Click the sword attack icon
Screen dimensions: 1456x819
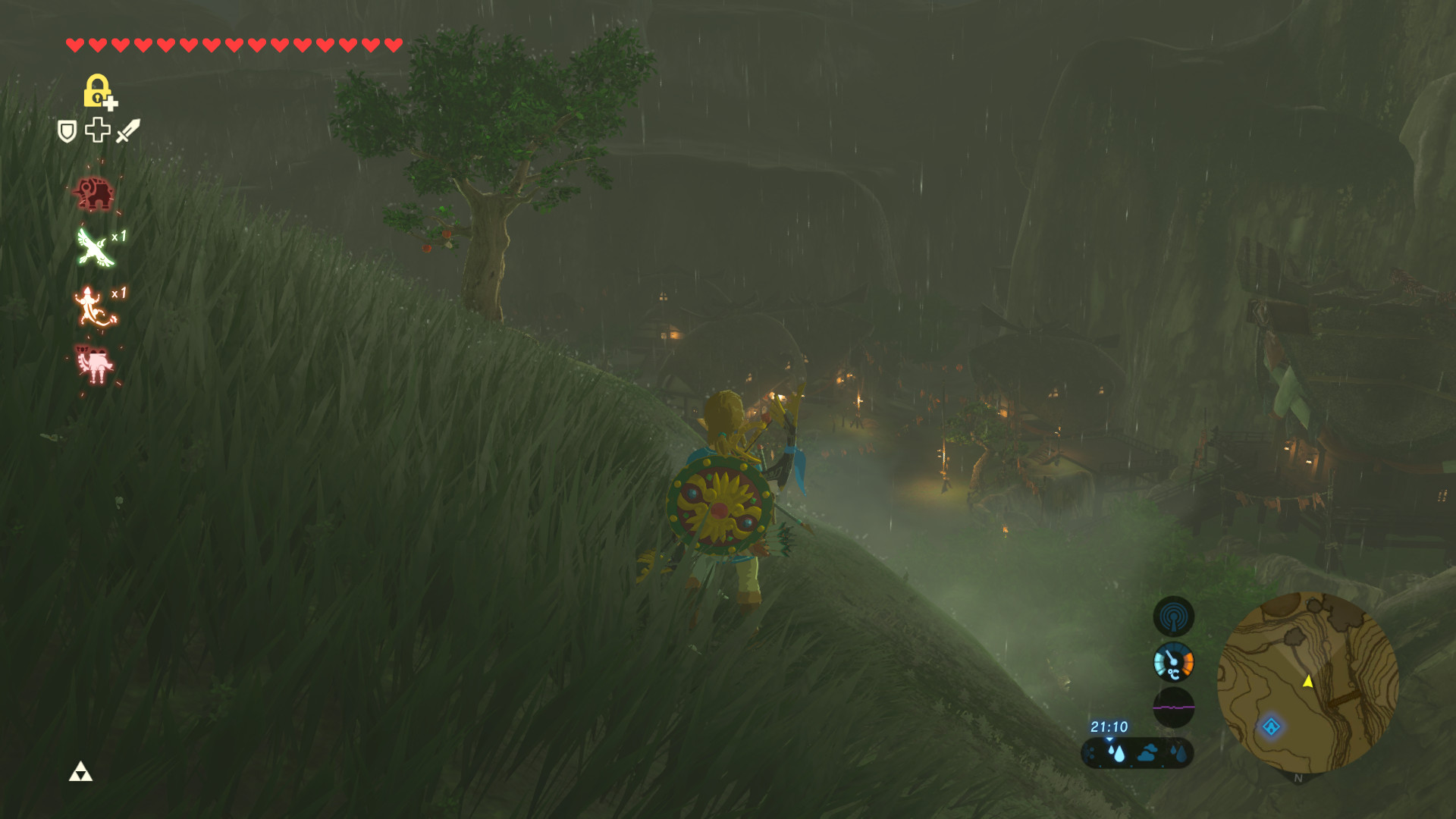click(x=127, y=130)
